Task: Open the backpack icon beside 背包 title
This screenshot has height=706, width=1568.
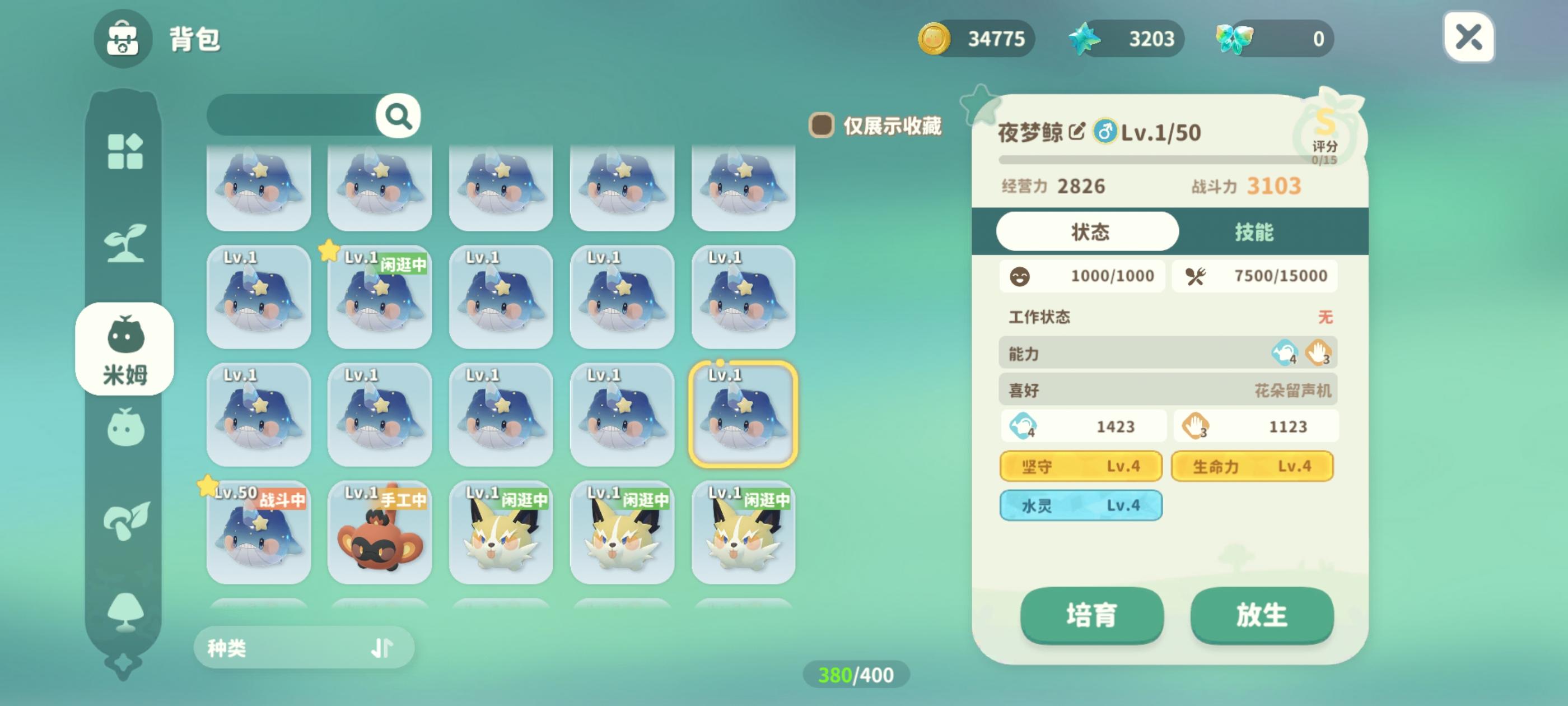Action: [x=124, y=40]
